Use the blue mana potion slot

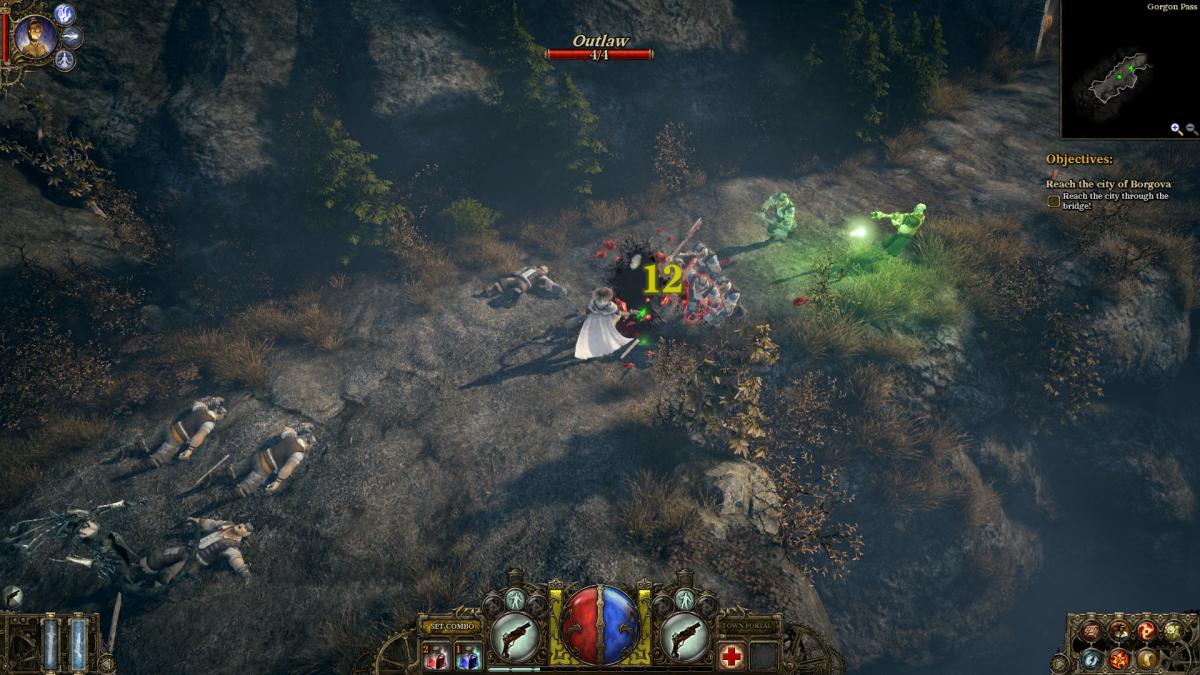click(467, 656)
